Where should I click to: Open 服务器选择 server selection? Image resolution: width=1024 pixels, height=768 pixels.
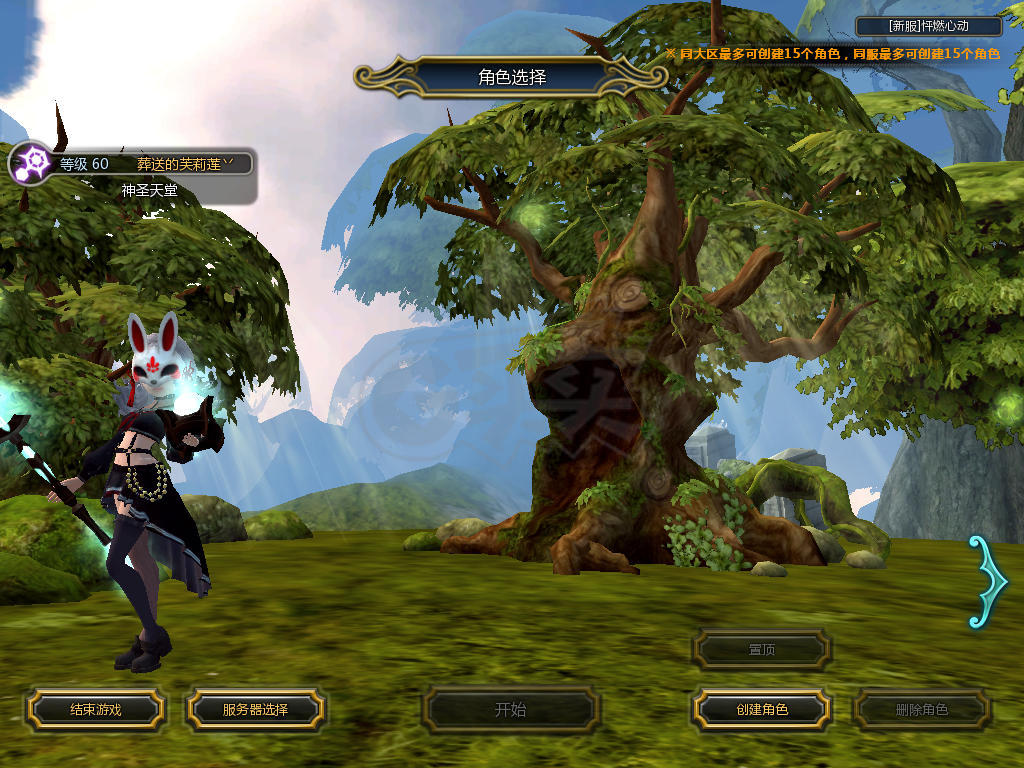click(x=255, y=710)
